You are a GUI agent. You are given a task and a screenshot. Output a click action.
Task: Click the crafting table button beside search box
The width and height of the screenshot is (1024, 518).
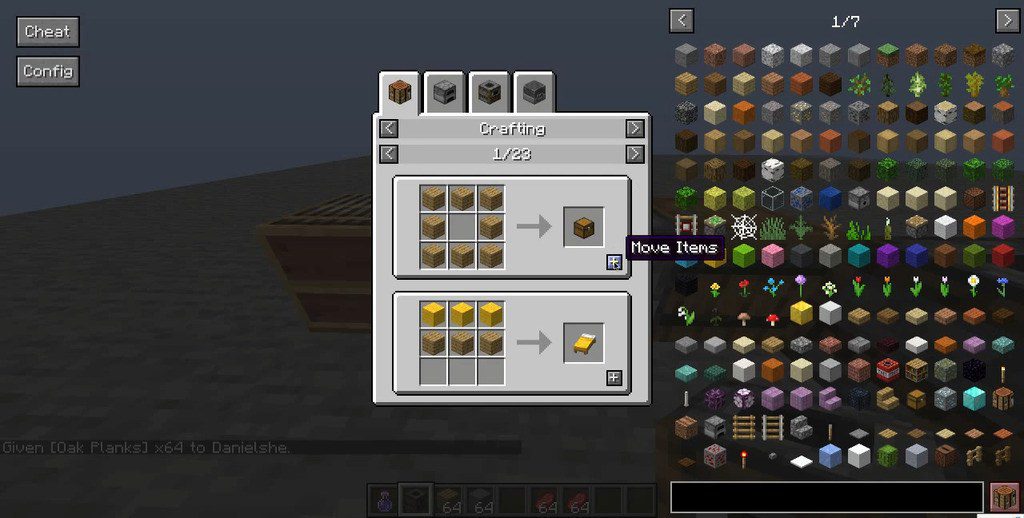1003,497
